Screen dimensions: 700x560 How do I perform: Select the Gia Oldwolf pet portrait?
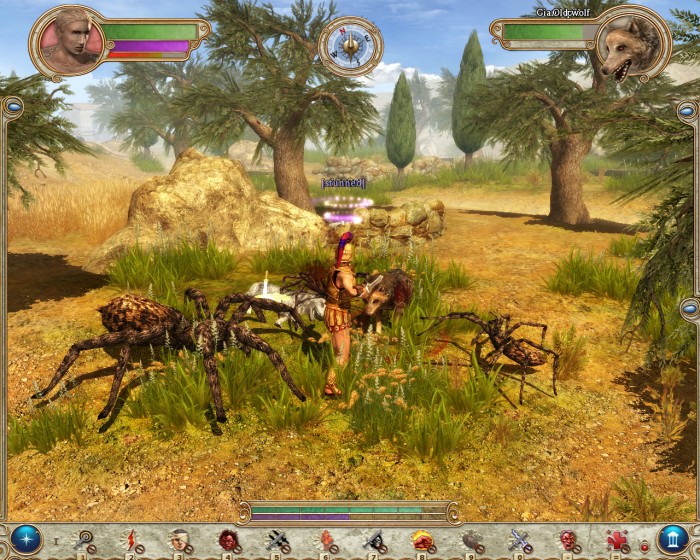630,42
